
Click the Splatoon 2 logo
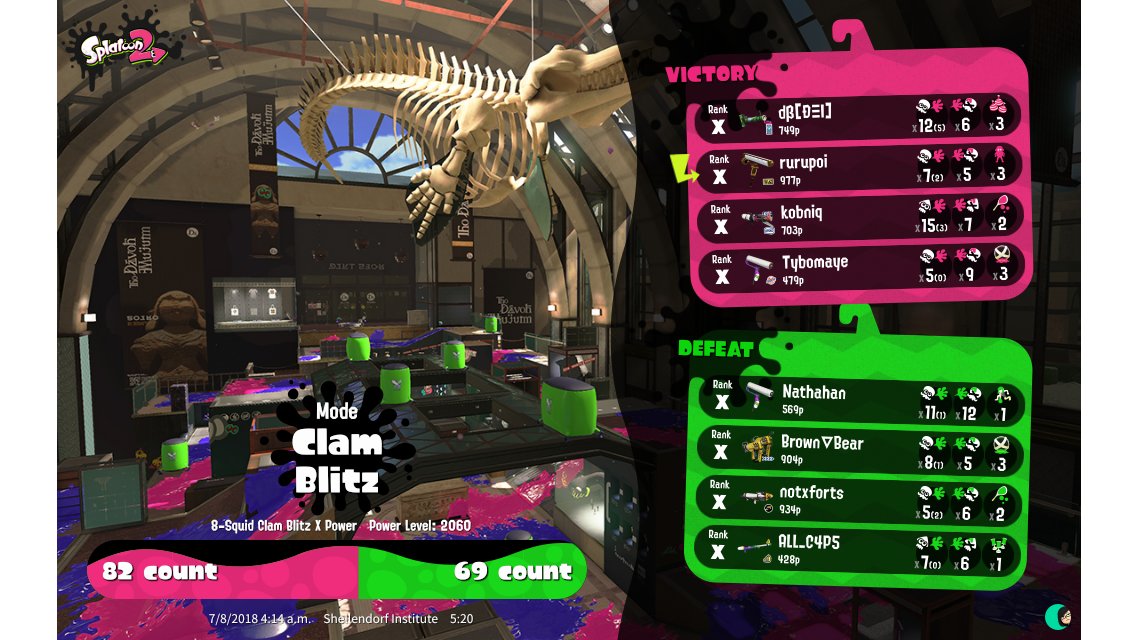pos(116,47)
